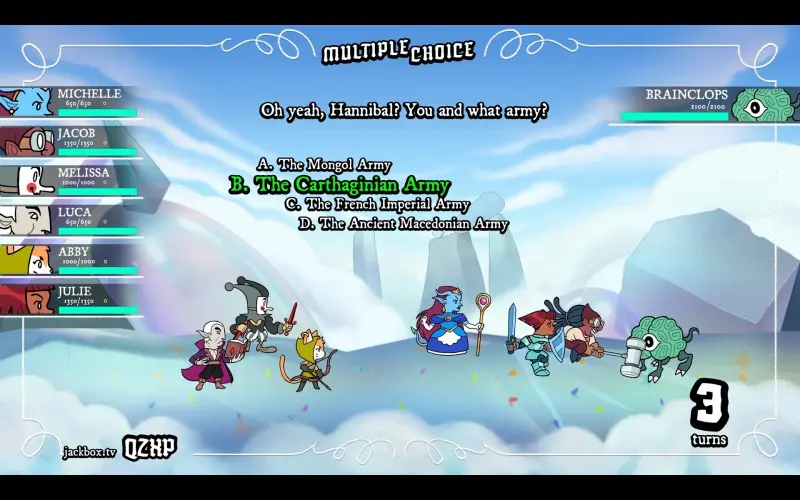Select Melissa's player row
The width and height of the screenshot is (800, 500).
click(70, 181)
